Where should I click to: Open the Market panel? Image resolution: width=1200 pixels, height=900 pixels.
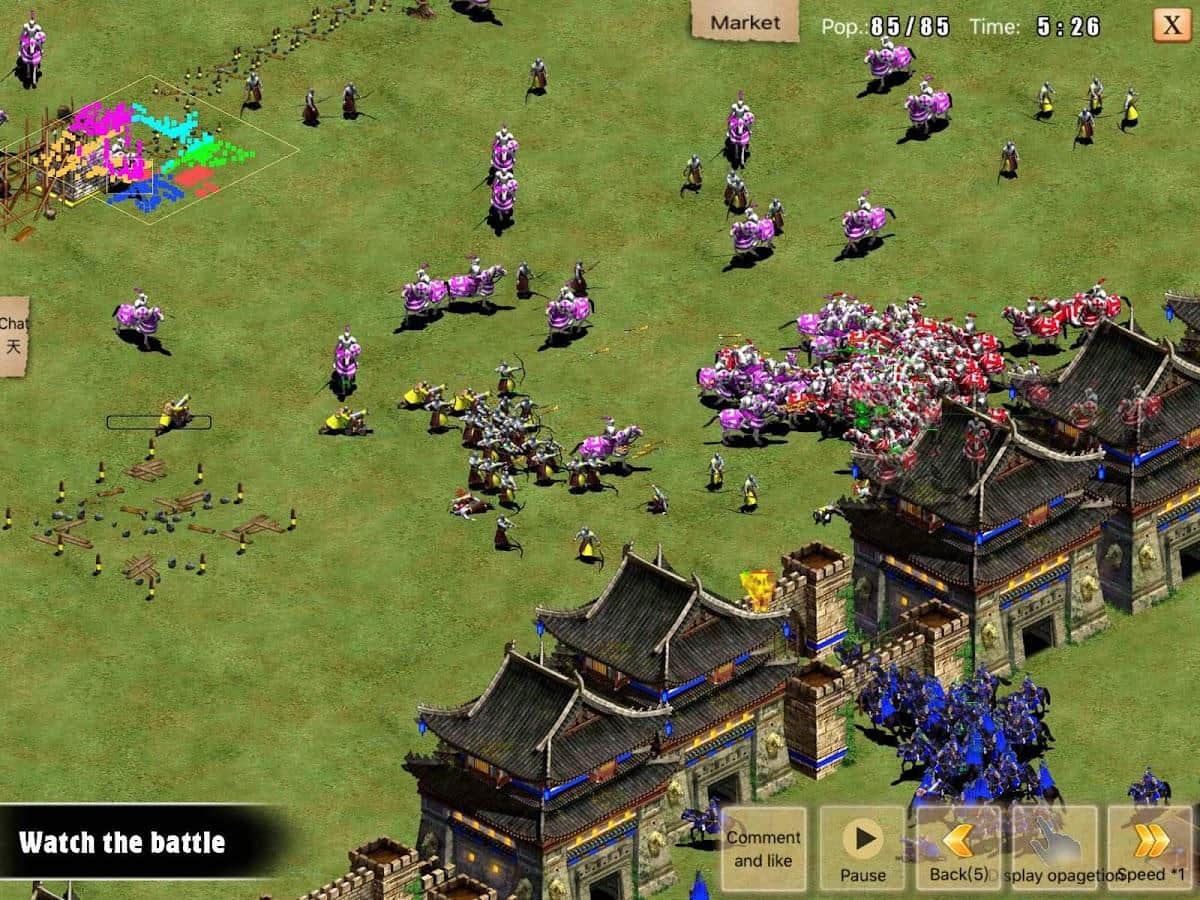point(745,21)
